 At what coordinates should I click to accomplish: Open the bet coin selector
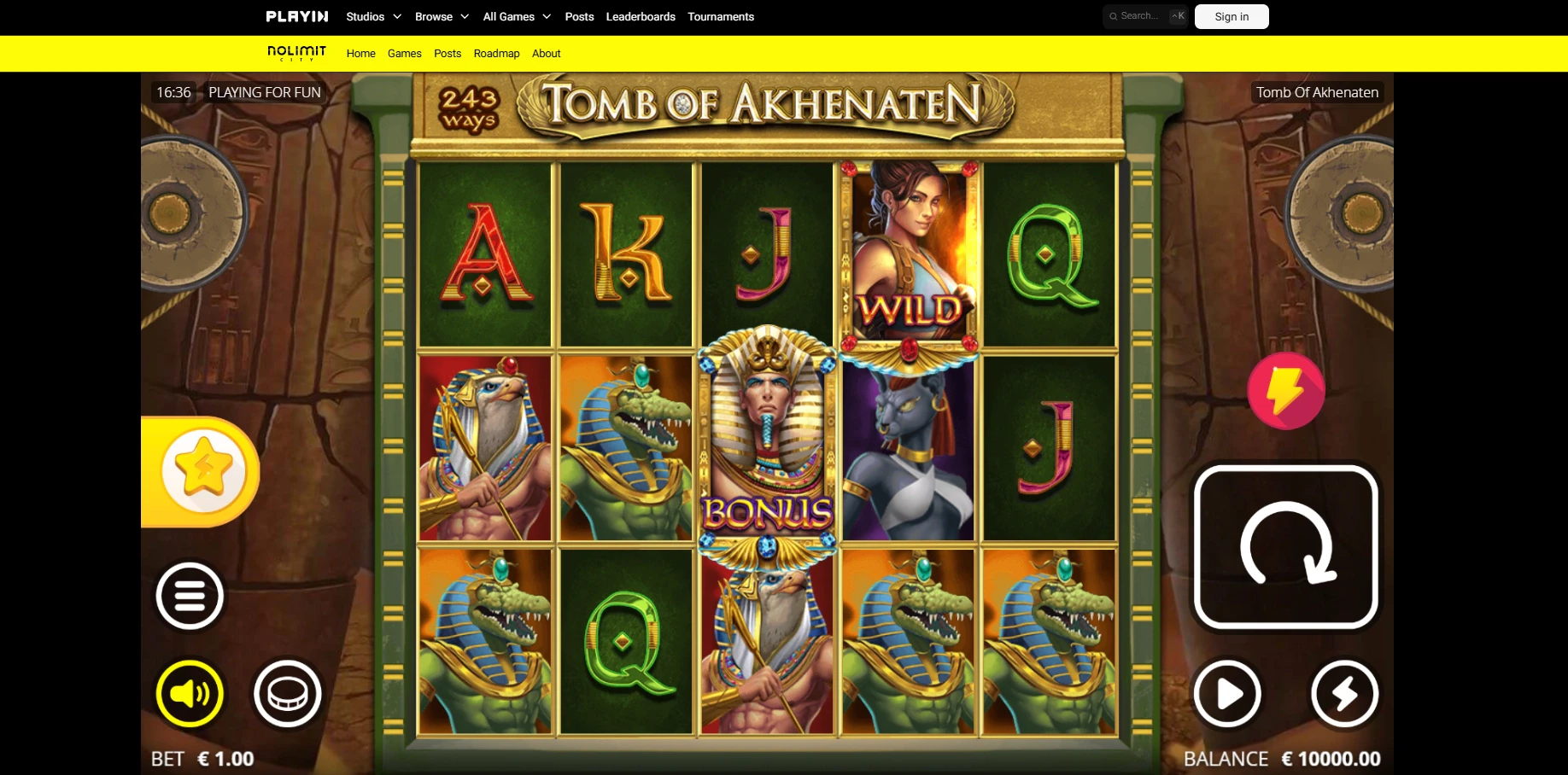(288, 694)
